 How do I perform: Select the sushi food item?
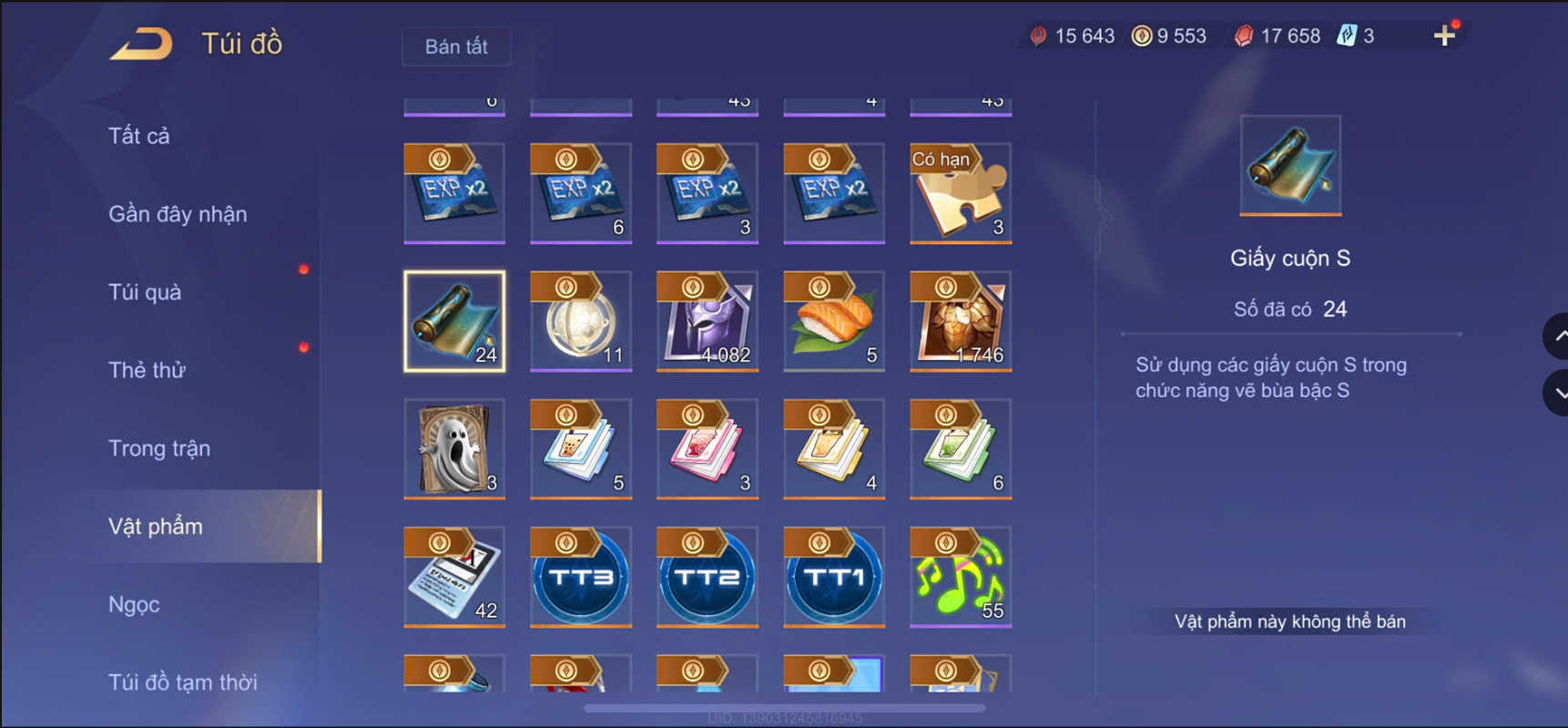(833, 321)
